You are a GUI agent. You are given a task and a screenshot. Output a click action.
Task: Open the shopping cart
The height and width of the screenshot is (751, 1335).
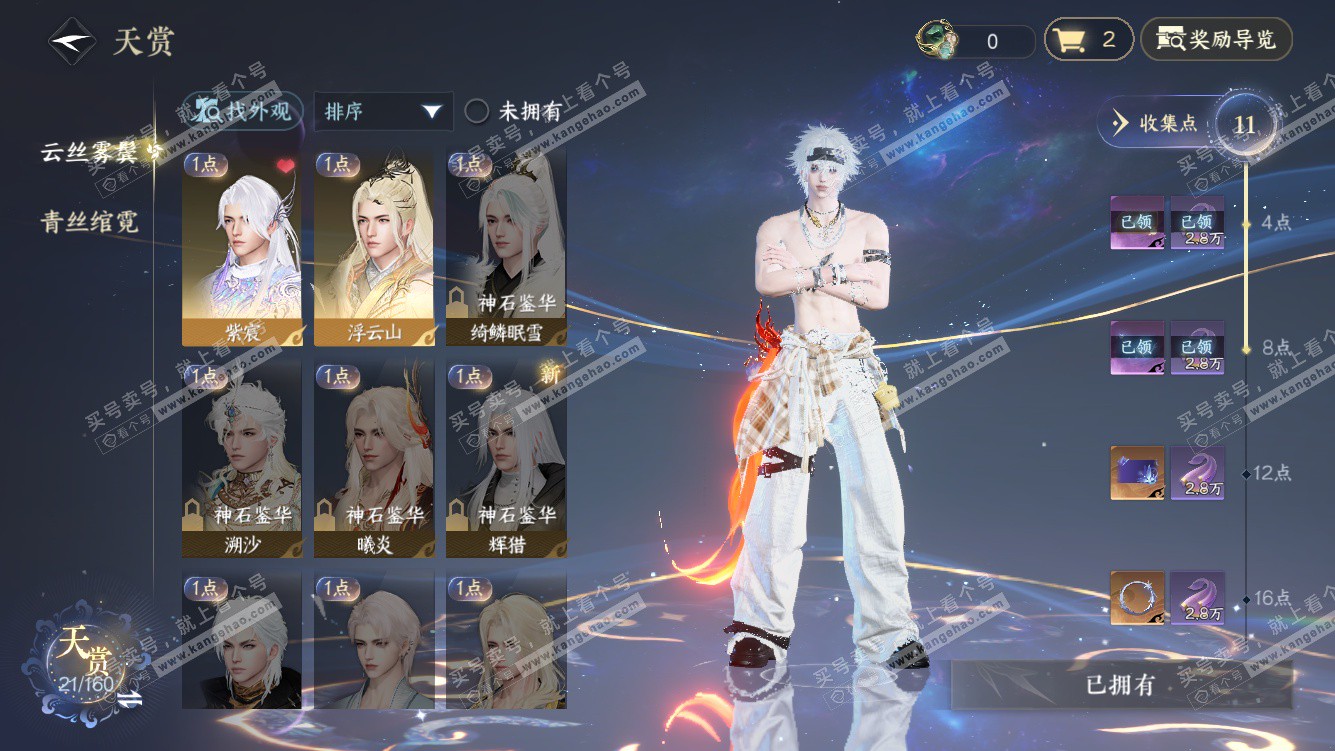(1088, 40)
